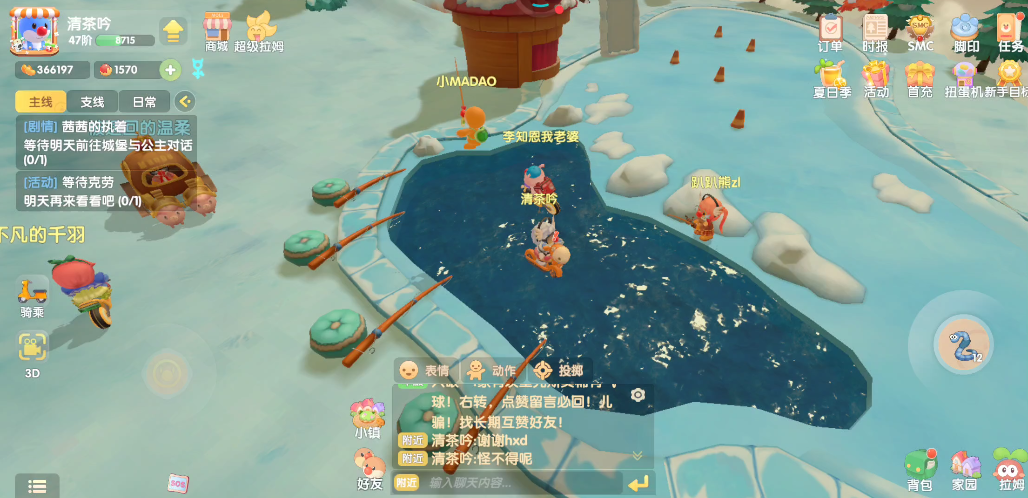Open the 好友 friends list
Screen dimensions: 1028x498
pos(370,468)
